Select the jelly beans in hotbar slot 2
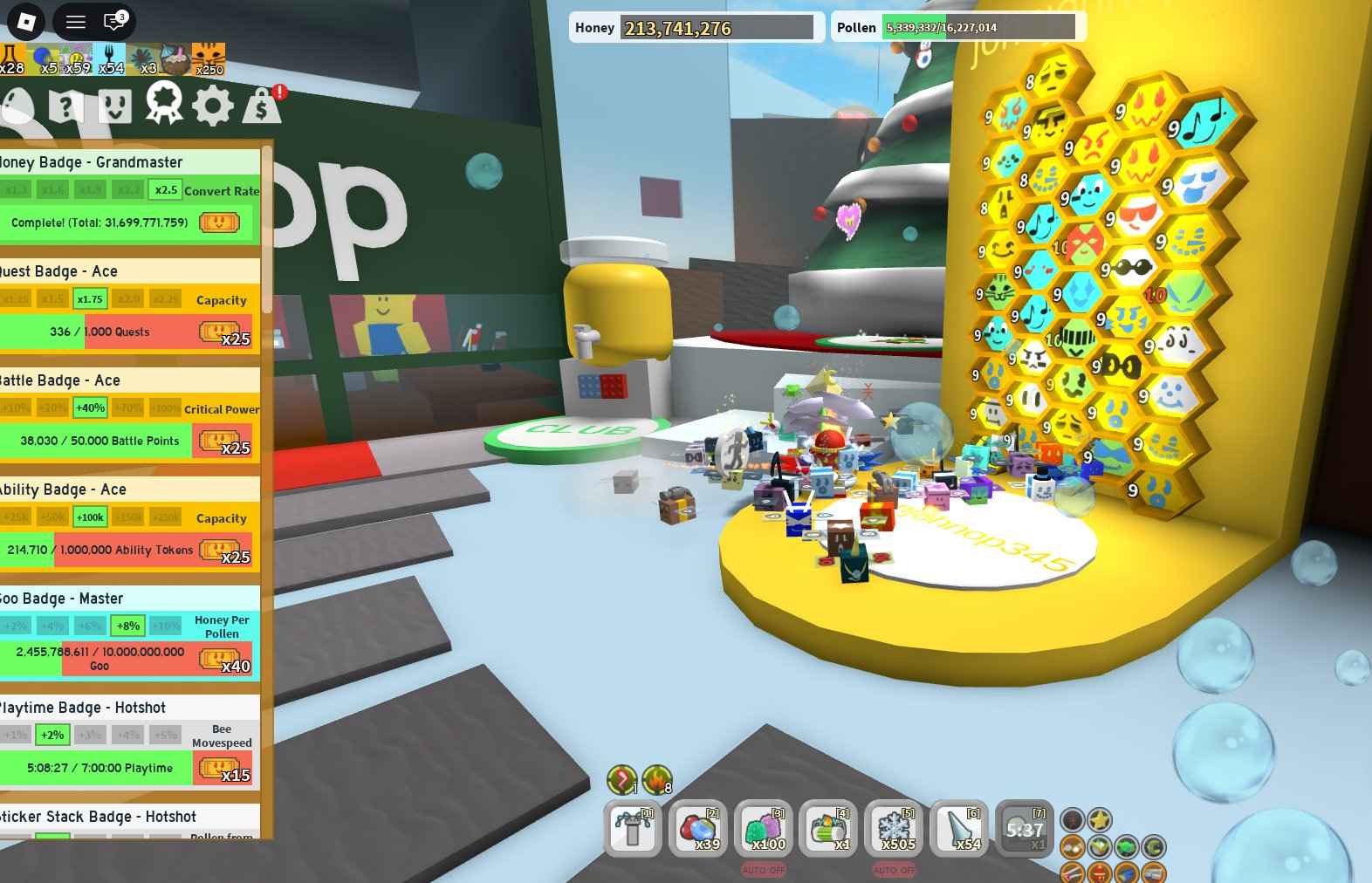Viewport: 1372px width, 883px height. point(697,829)
